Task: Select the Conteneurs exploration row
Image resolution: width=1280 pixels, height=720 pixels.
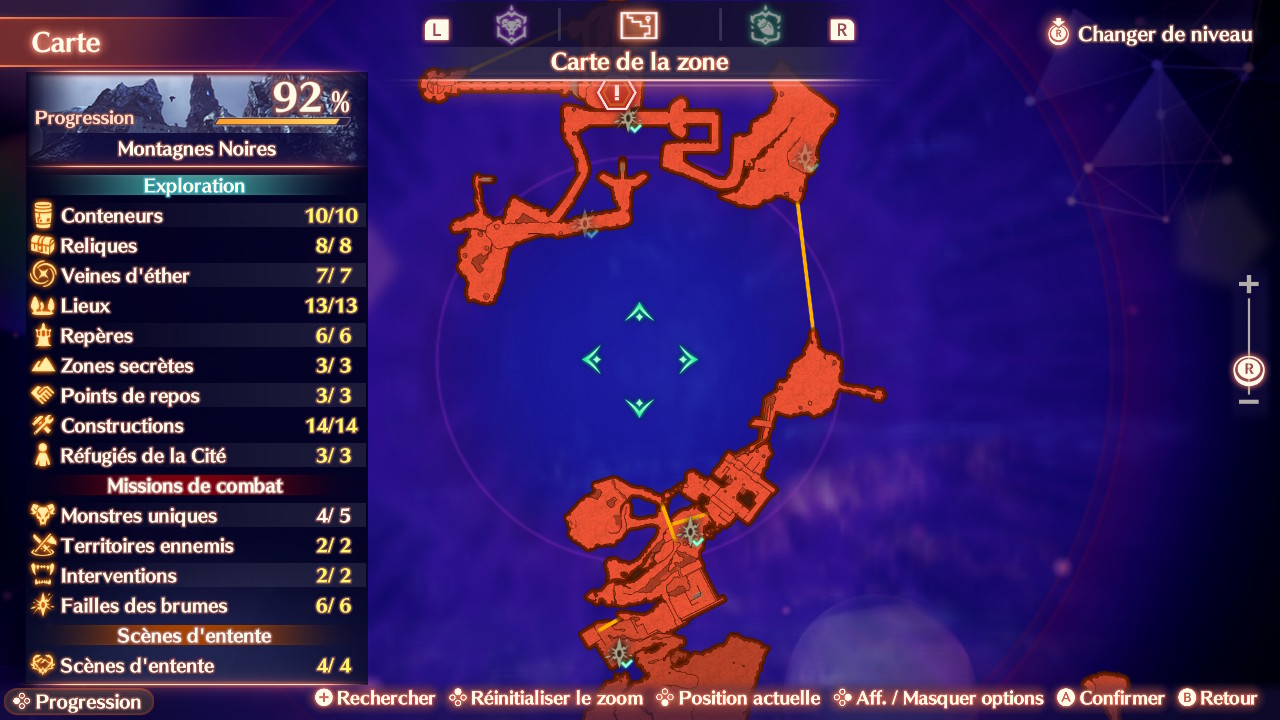Action: pos(196,215)
